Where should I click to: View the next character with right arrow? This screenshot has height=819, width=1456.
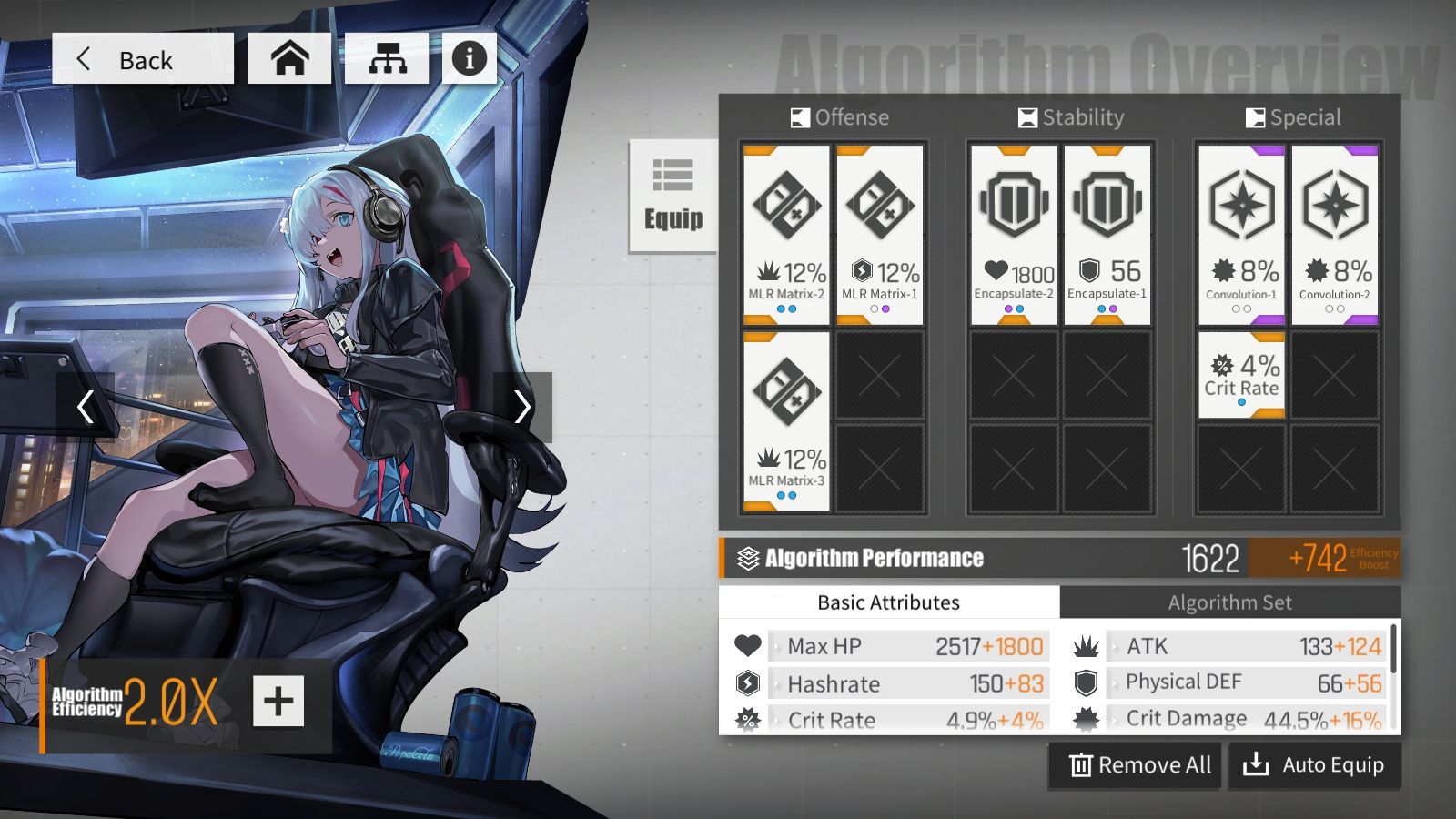[x=522, y=407]
